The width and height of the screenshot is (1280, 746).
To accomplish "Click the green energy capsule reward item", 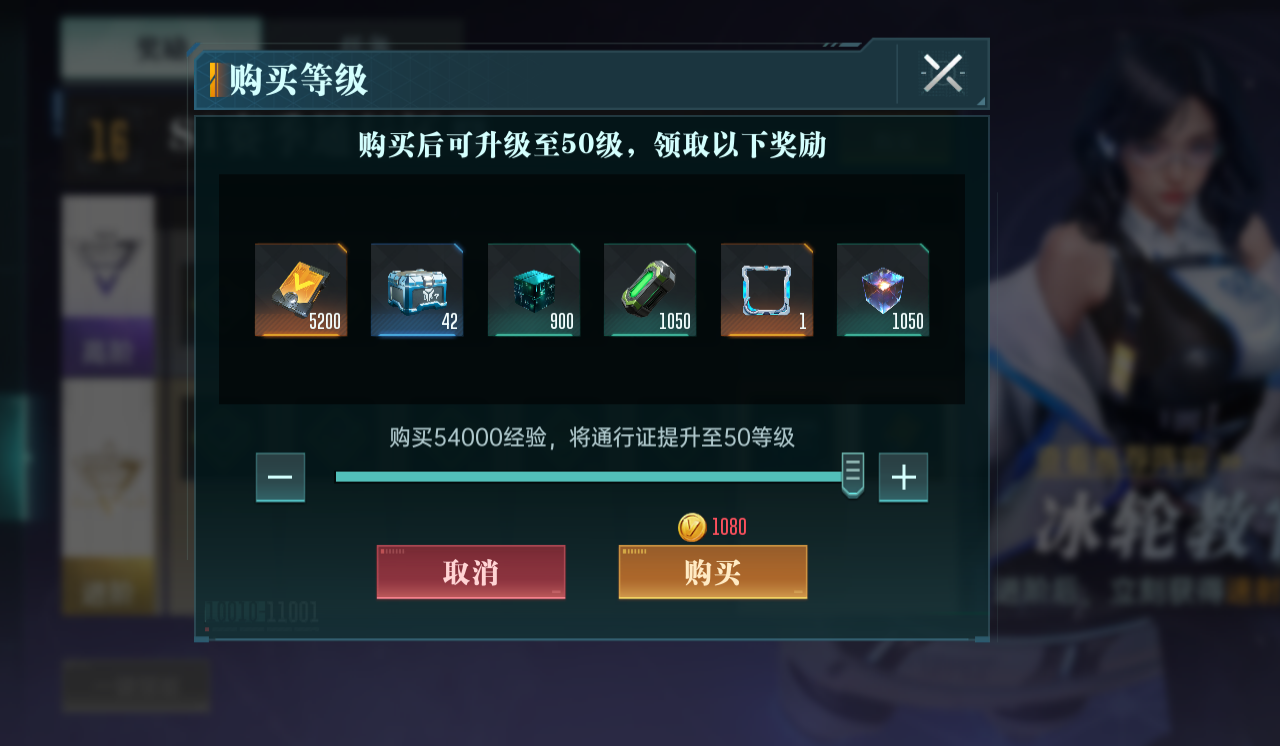I will point(650,289).
